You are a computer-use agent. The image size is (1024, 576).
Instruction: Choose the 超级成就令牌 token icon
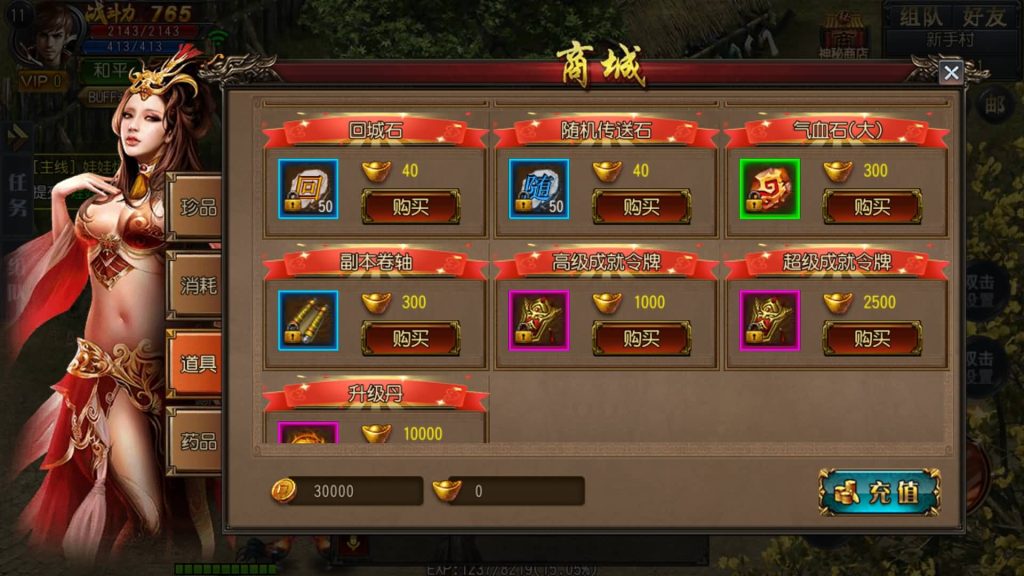tap(770, 320)
